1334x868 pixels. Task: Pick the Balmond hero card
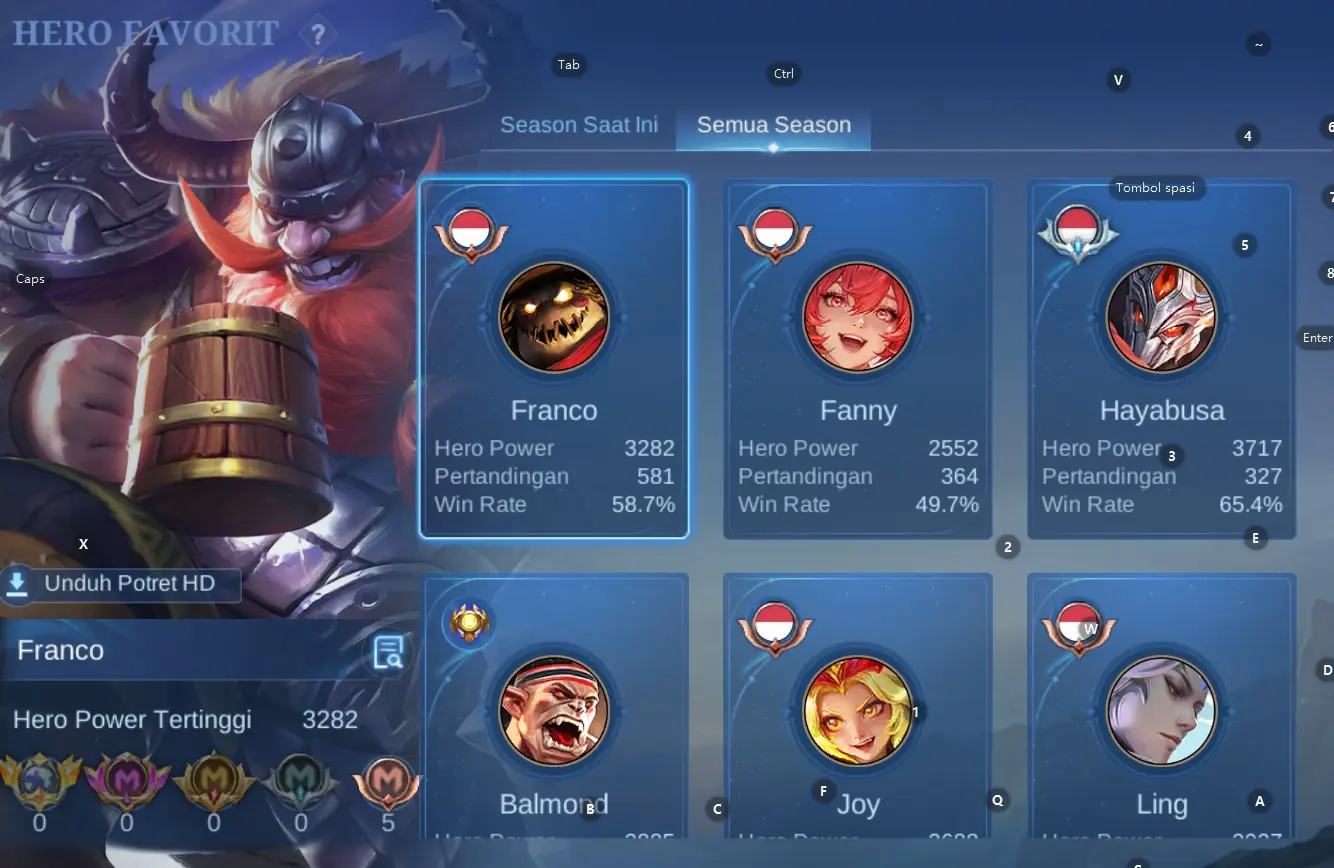coord(554,710)
